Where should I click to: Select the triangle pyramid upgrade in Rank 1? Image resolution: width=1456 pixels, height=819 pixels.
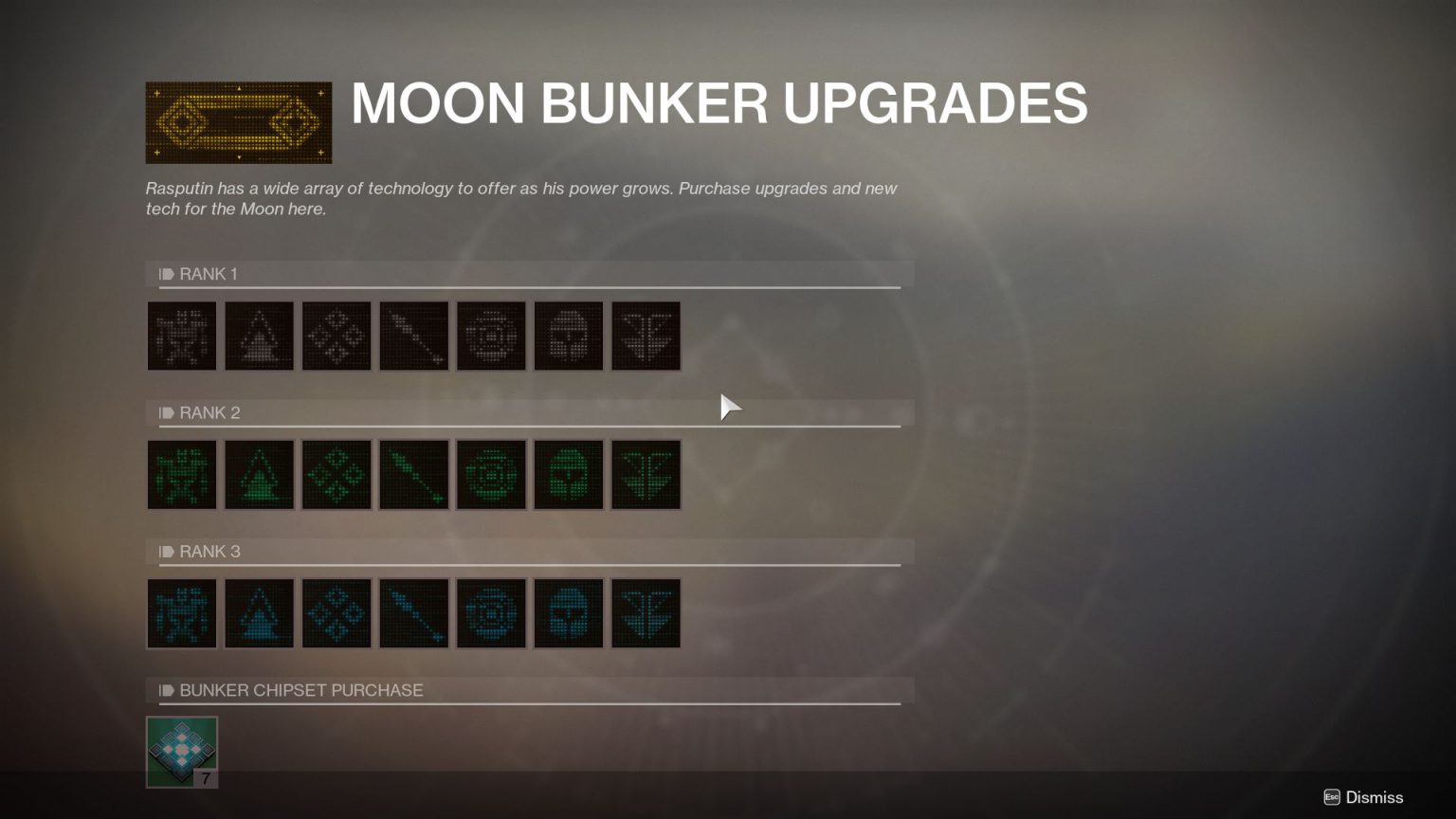click(x=259, y=336)
